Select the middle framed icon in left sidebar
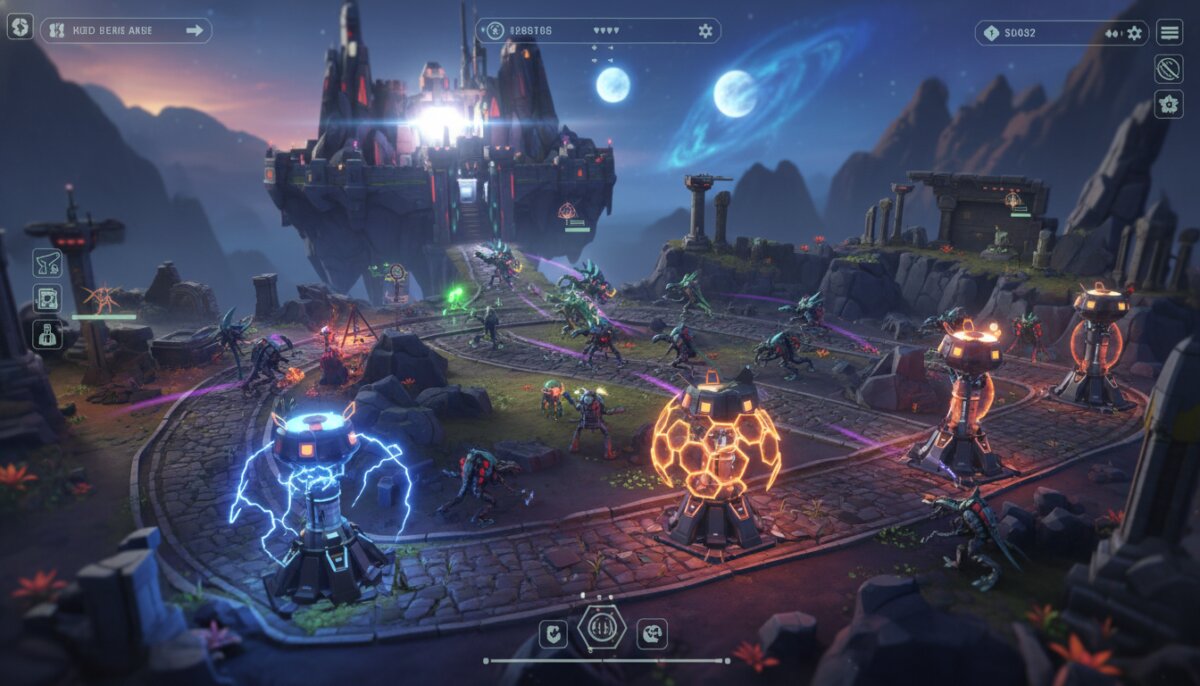 (47, 298)
